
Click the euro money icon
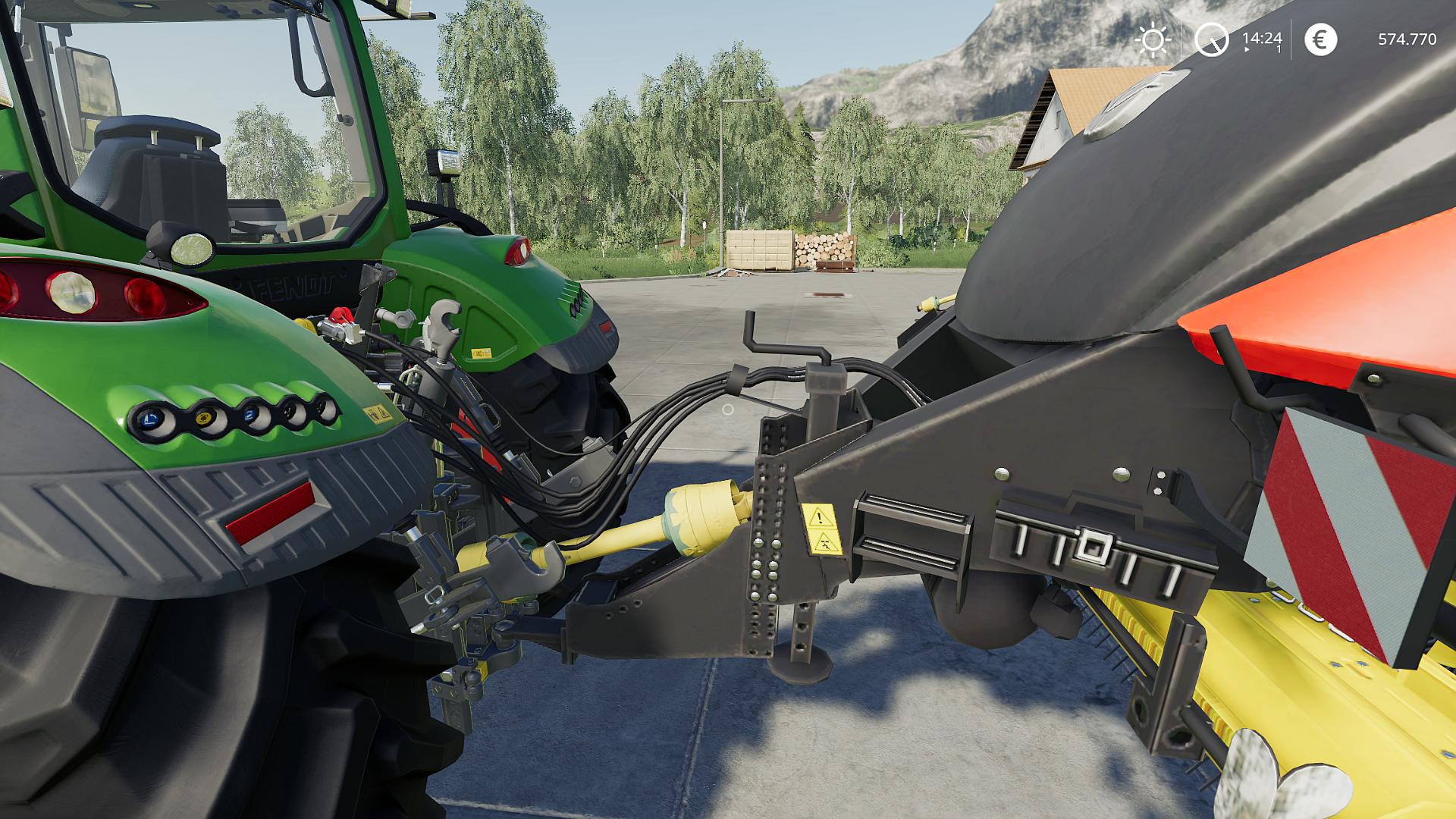tap(1320, 39)
